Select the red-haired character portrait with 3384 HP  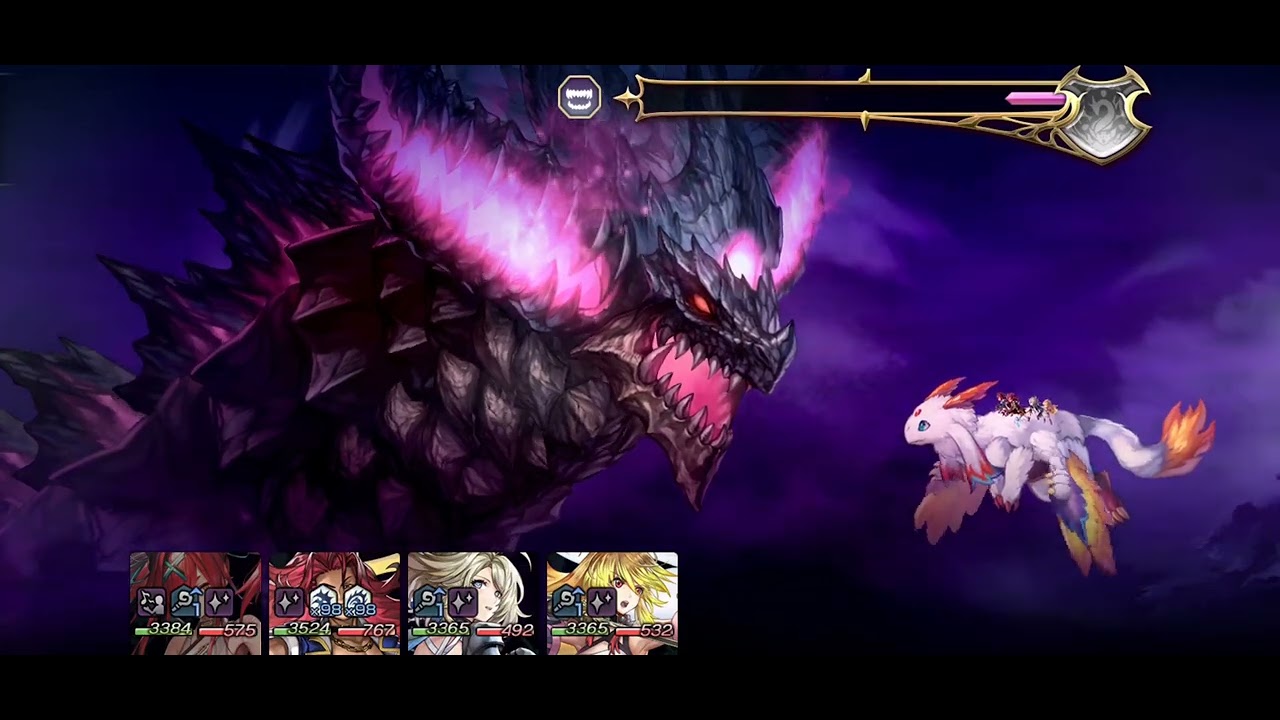click(x=195, y=603)
